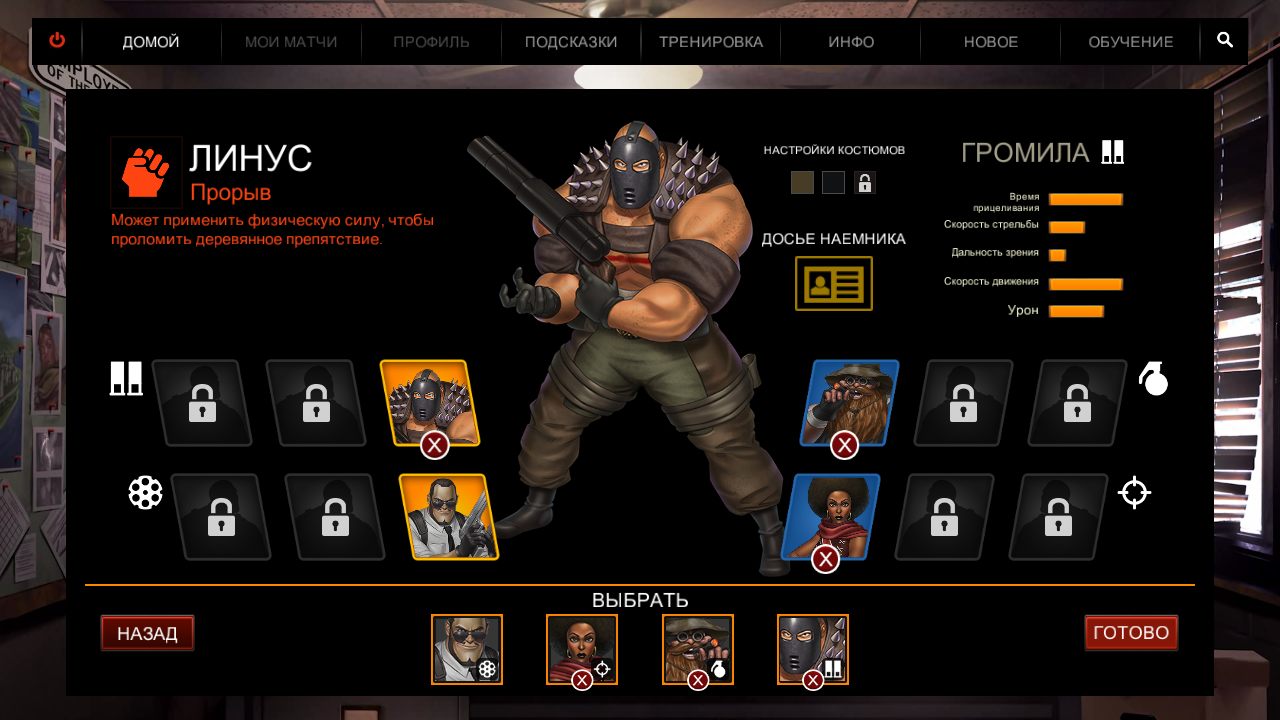Open the ОБУЧЕНИЕ menu item
The image size is (1280, 720).
(1128, 41)
